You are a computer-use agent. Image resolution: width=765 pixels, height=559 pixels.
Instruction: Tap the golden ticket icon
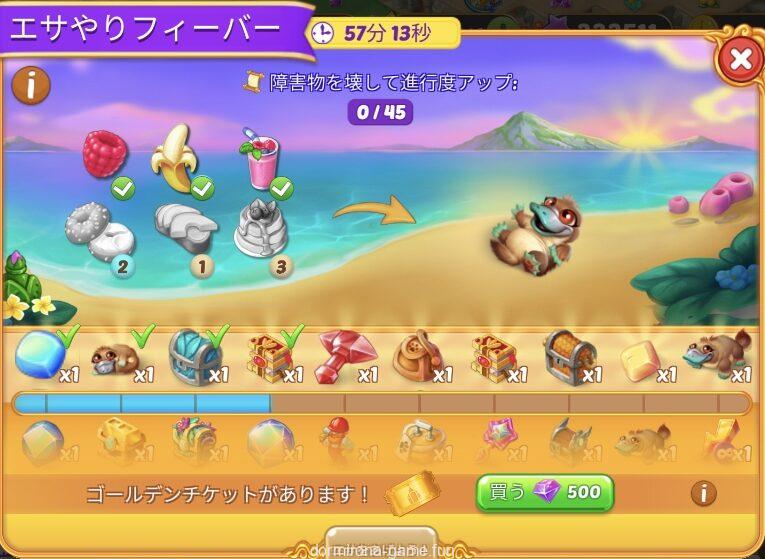click(x=412, y=492)
